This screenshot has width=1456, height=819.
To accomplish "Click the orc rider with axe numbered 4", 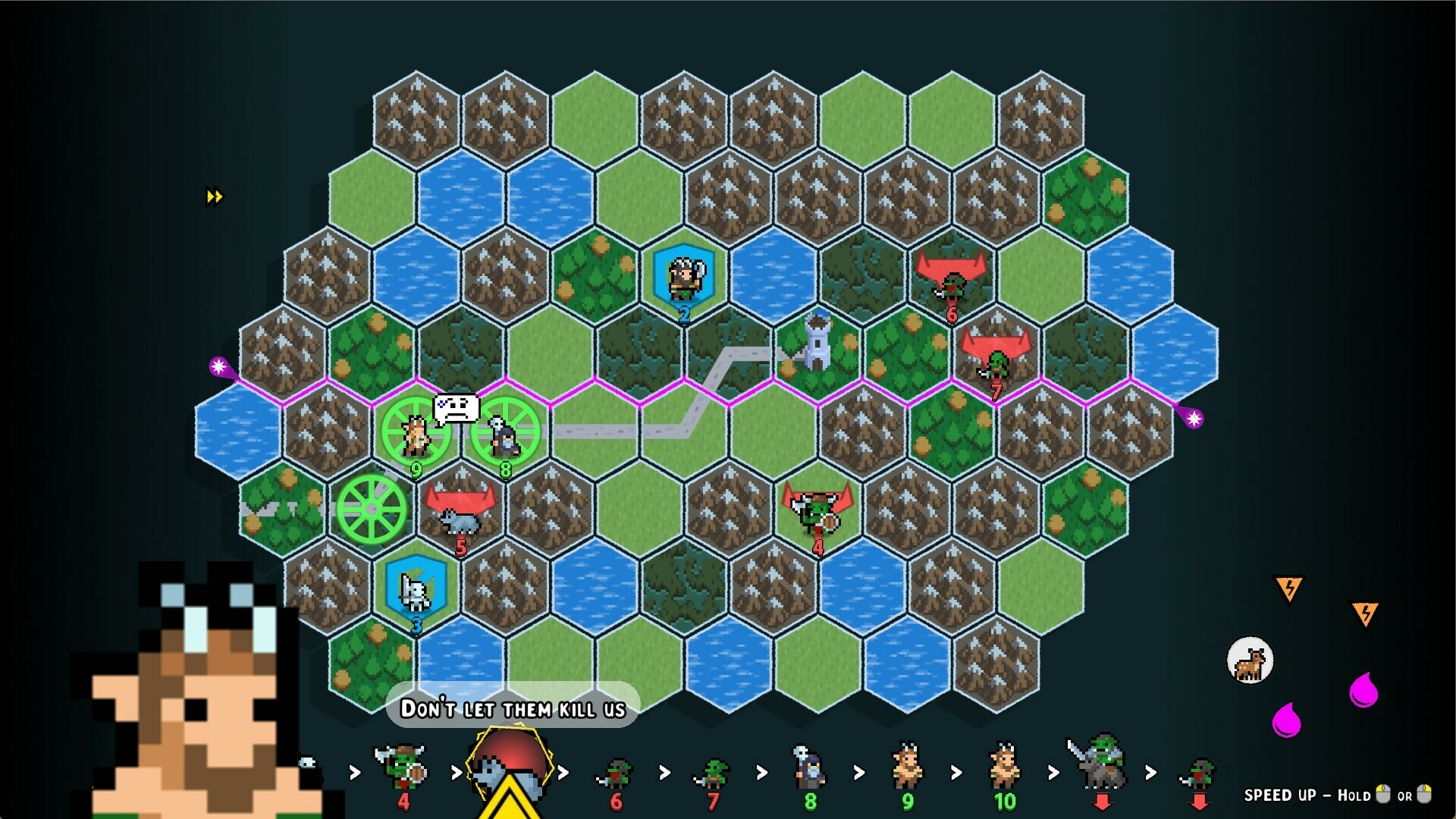I will coord(817,514).
